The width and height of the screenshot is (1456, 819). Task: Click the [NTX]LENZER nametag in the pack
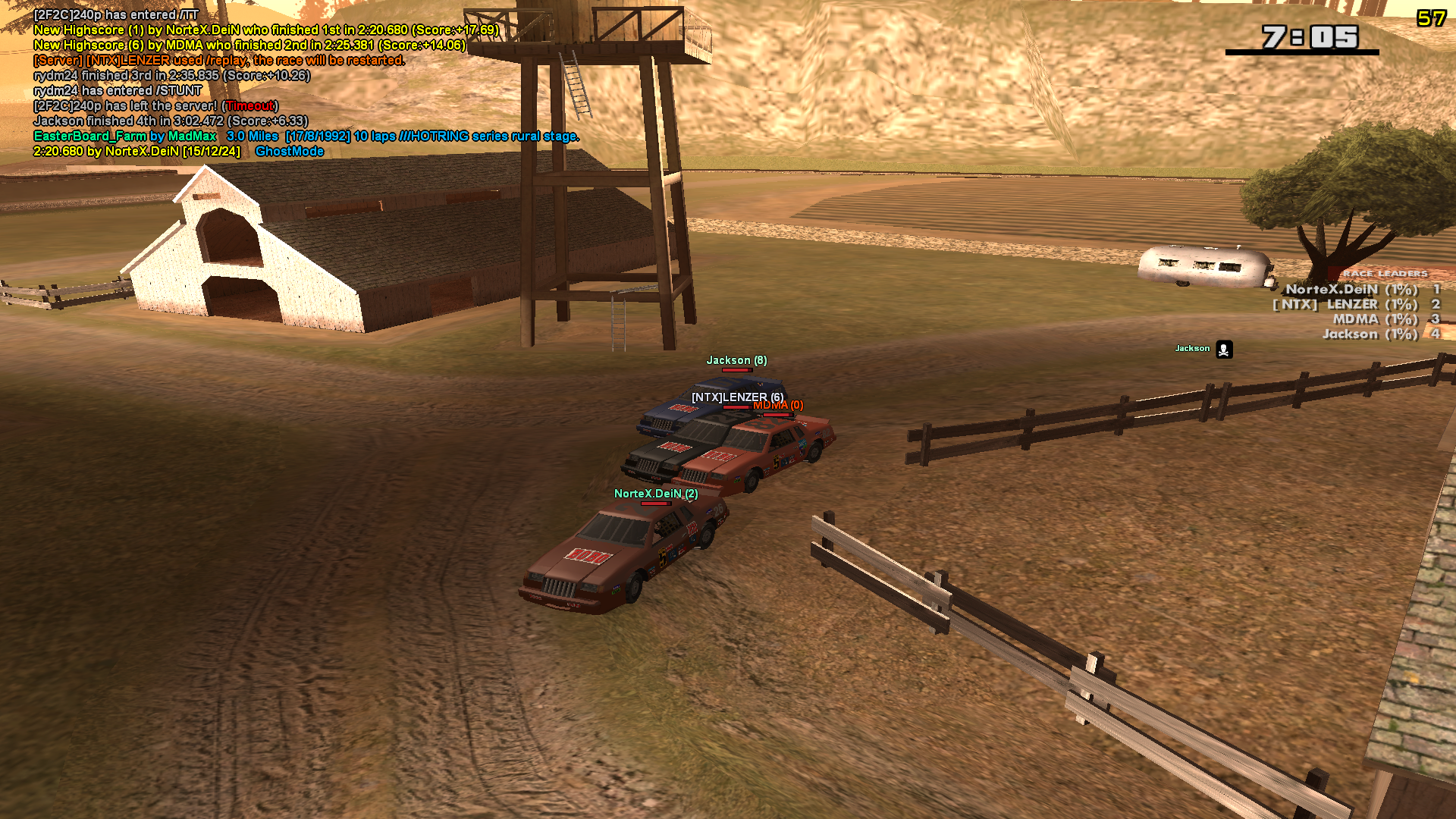coord(738,396)
